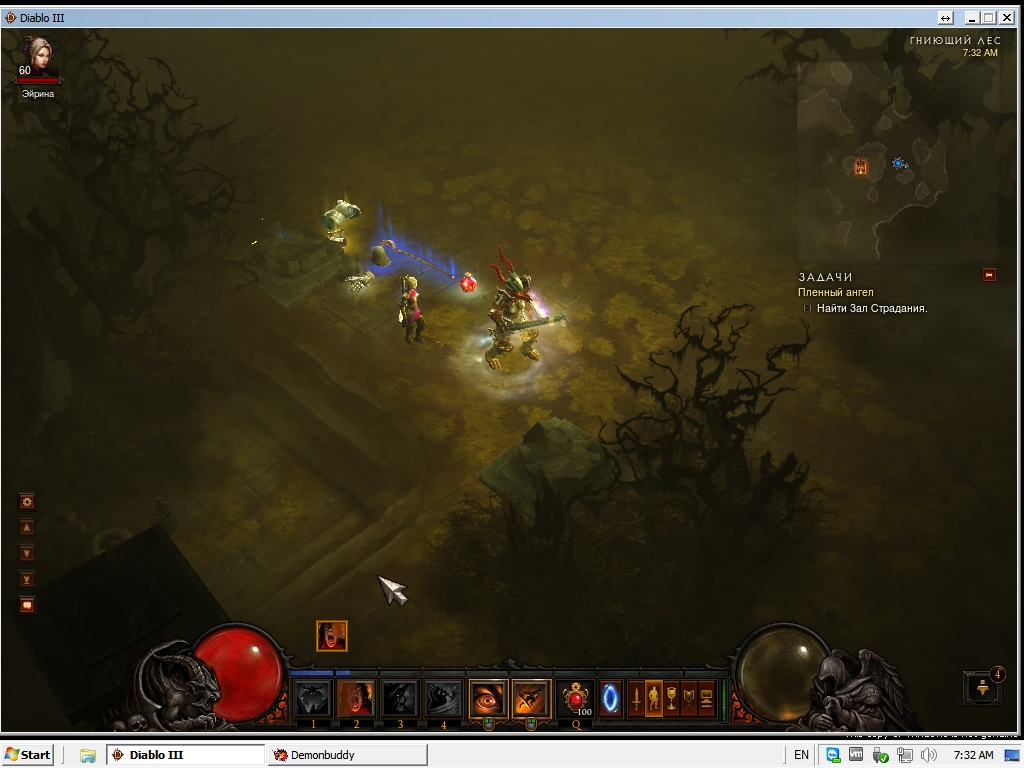Click the Эйрина character portrait

pos(38,58)
